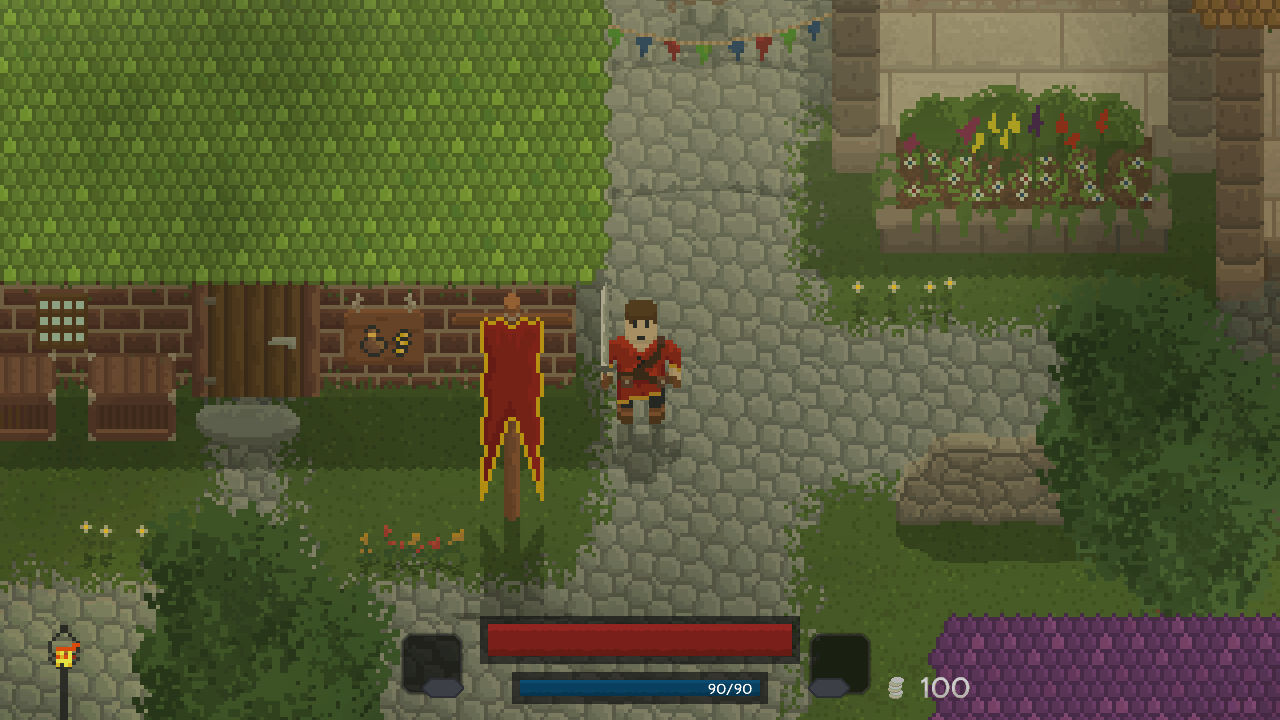This screenshot has height=720, width=1280.
Task: Select the empty slot beside the coin counter
Action: coord(838,662)
